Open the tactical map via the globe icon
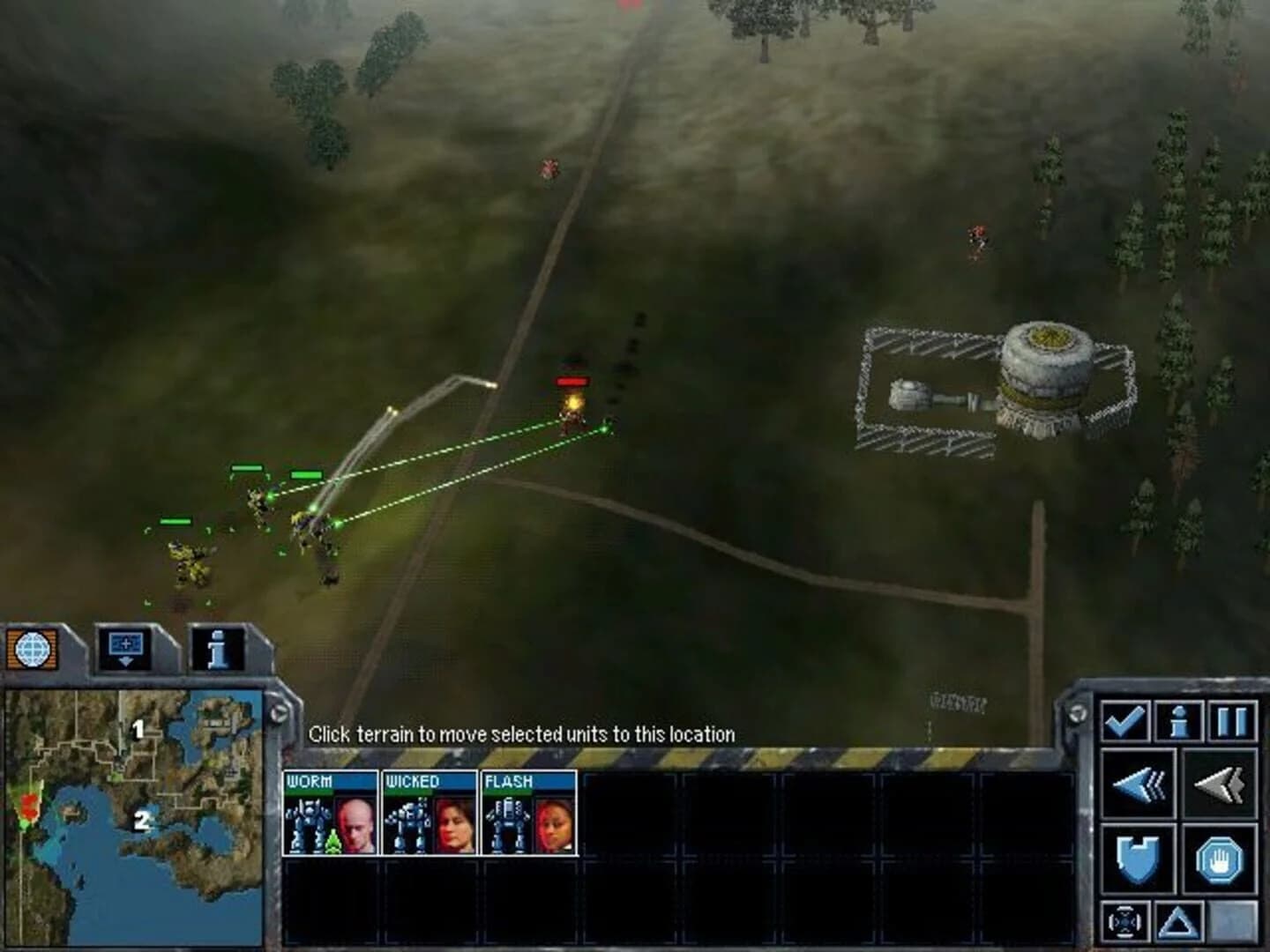Screen dimensions: 1270x952 [x=33, y=649]
